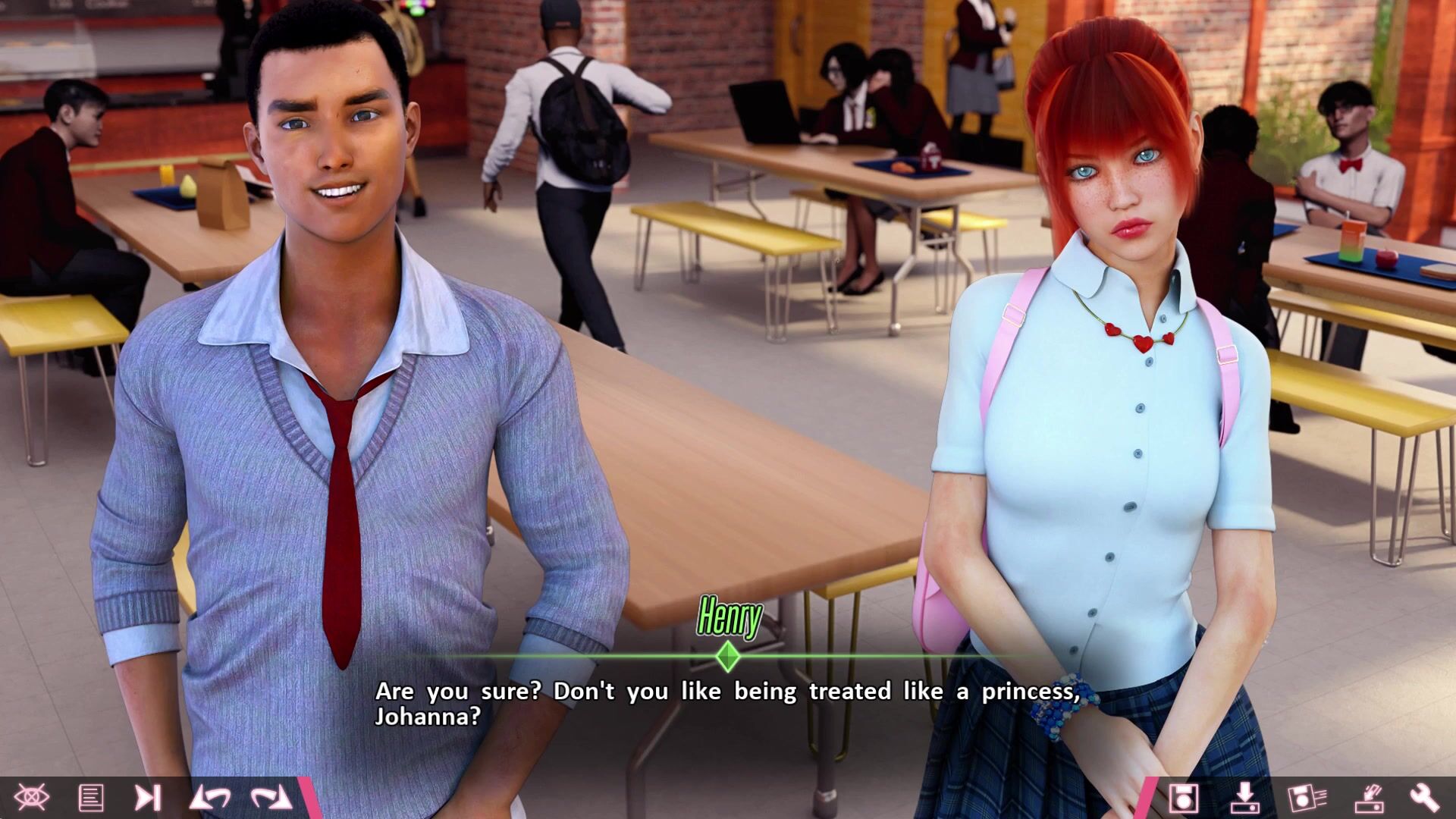
Task: Open preferences with the wrench icon
Action: pyautogui.click(x=1425, y=798)
